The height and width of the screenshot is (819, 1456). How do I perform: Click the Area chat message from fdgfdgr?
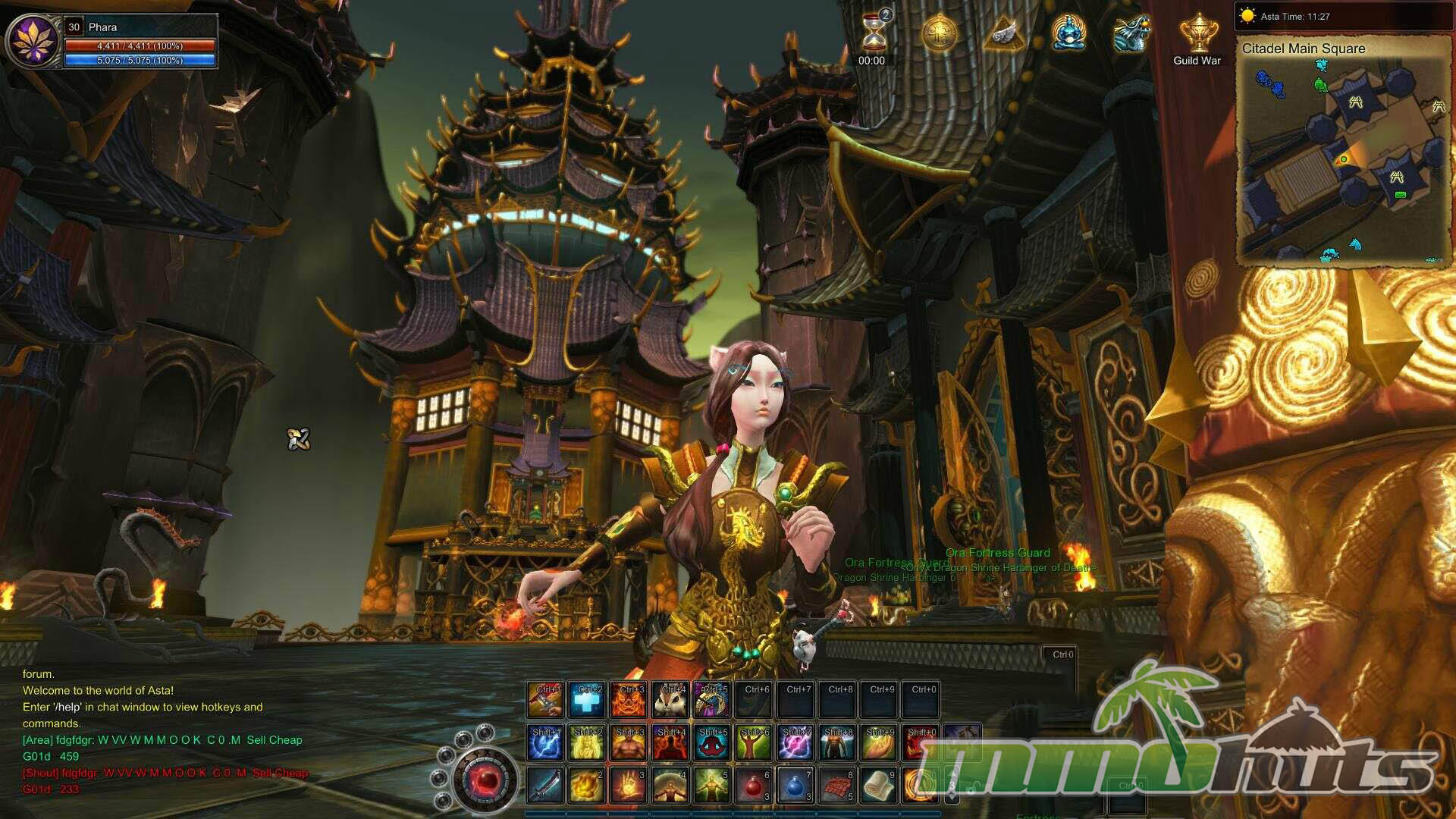162,740
